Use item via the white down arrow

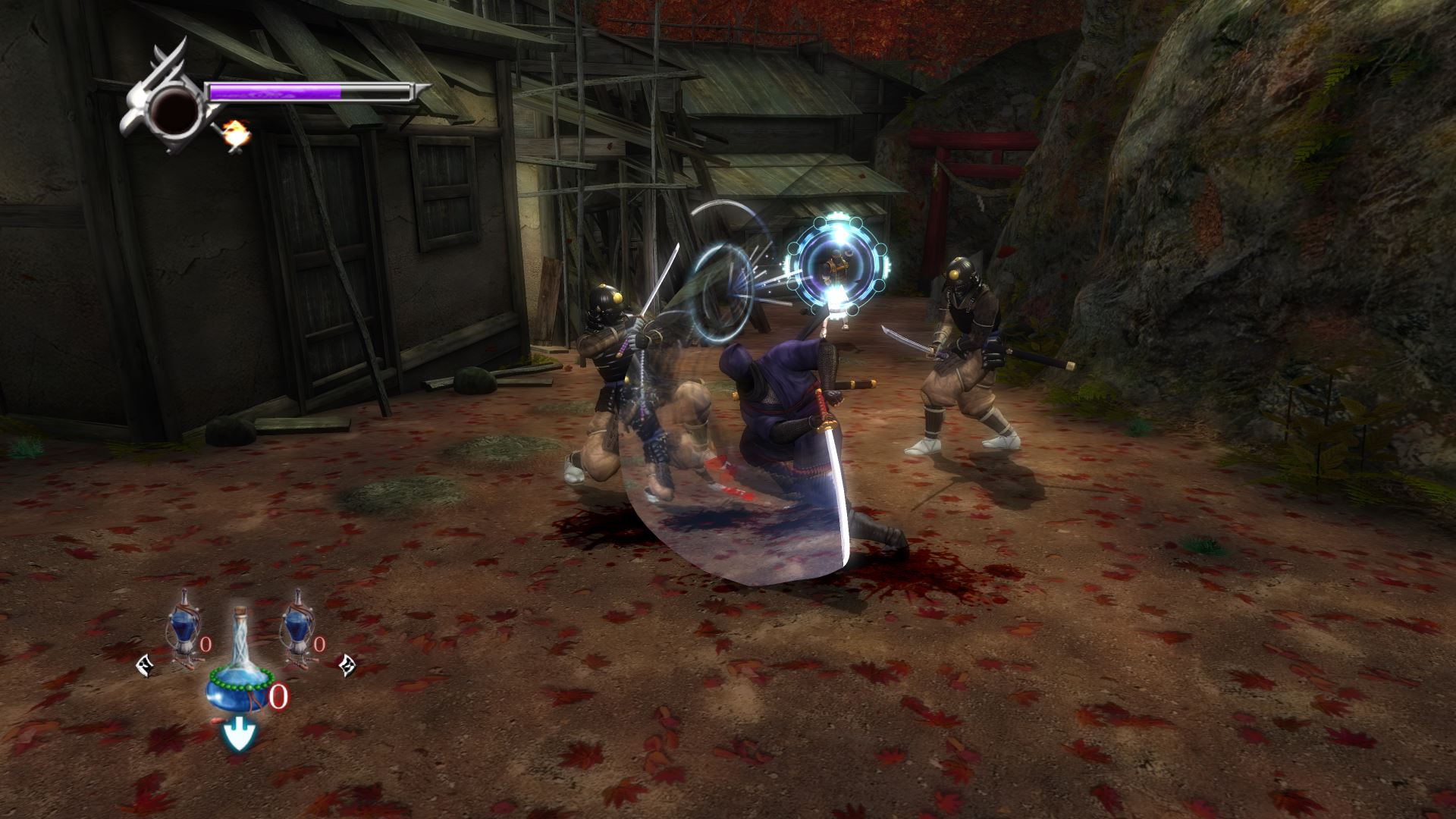(x=239, y=736)
